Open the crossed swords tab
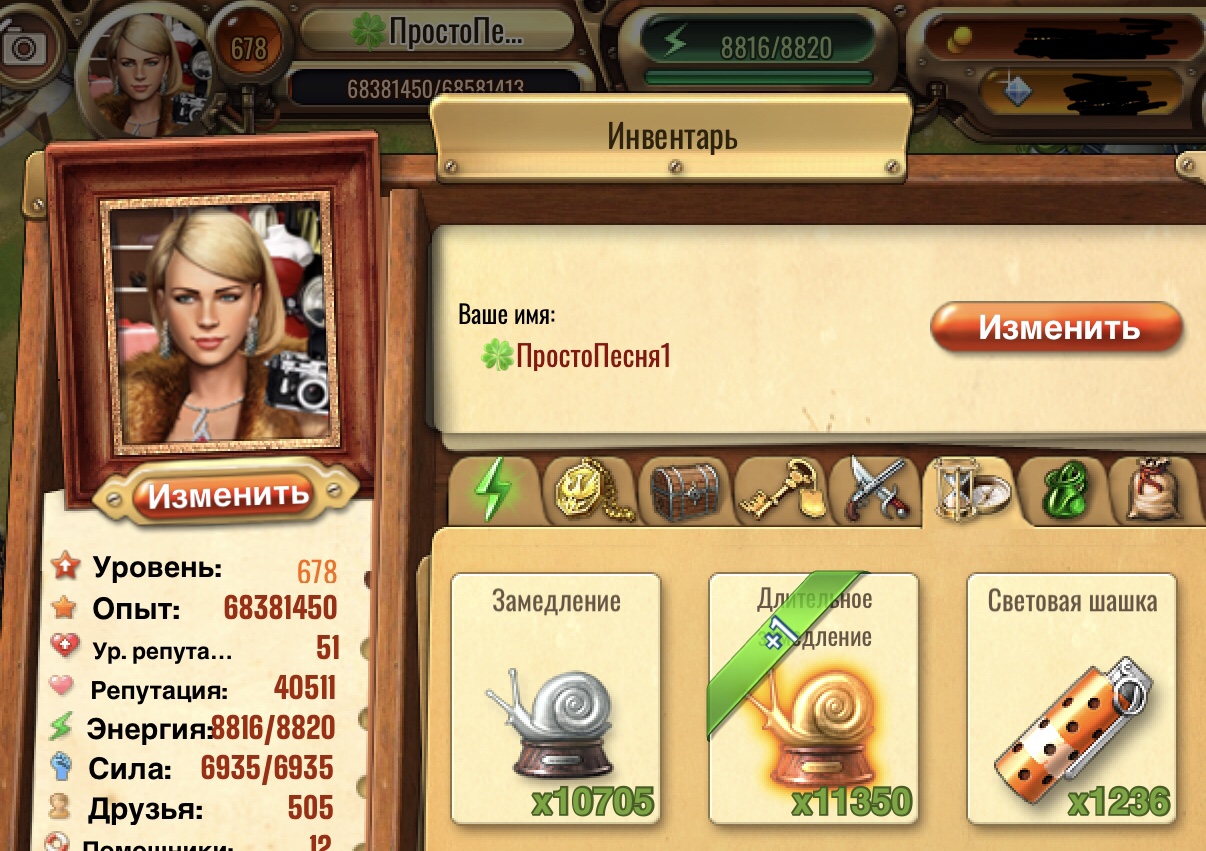This screenshot has height=851, width=1206. click(x=876, y=491)
